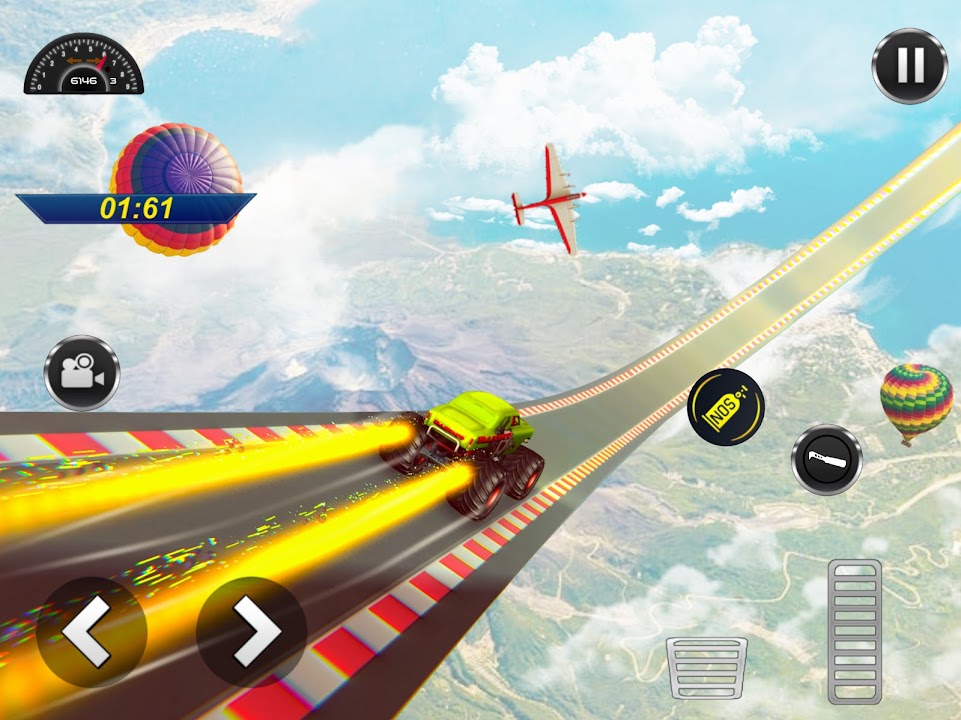Pause the game
The image size is (961, 720).
(x=909, y=66)
